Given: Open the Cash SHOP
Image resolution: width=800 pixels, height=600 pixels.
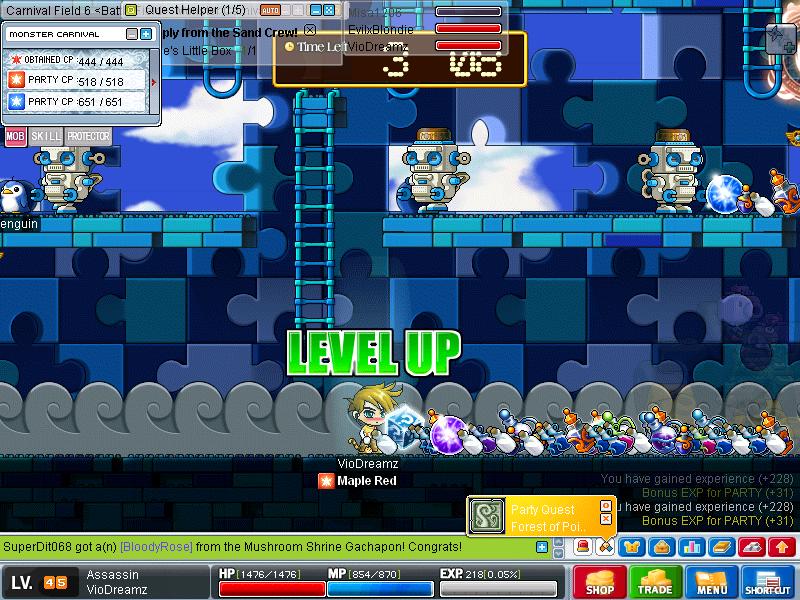Looking at the screenshot, I should pos(599,583).
